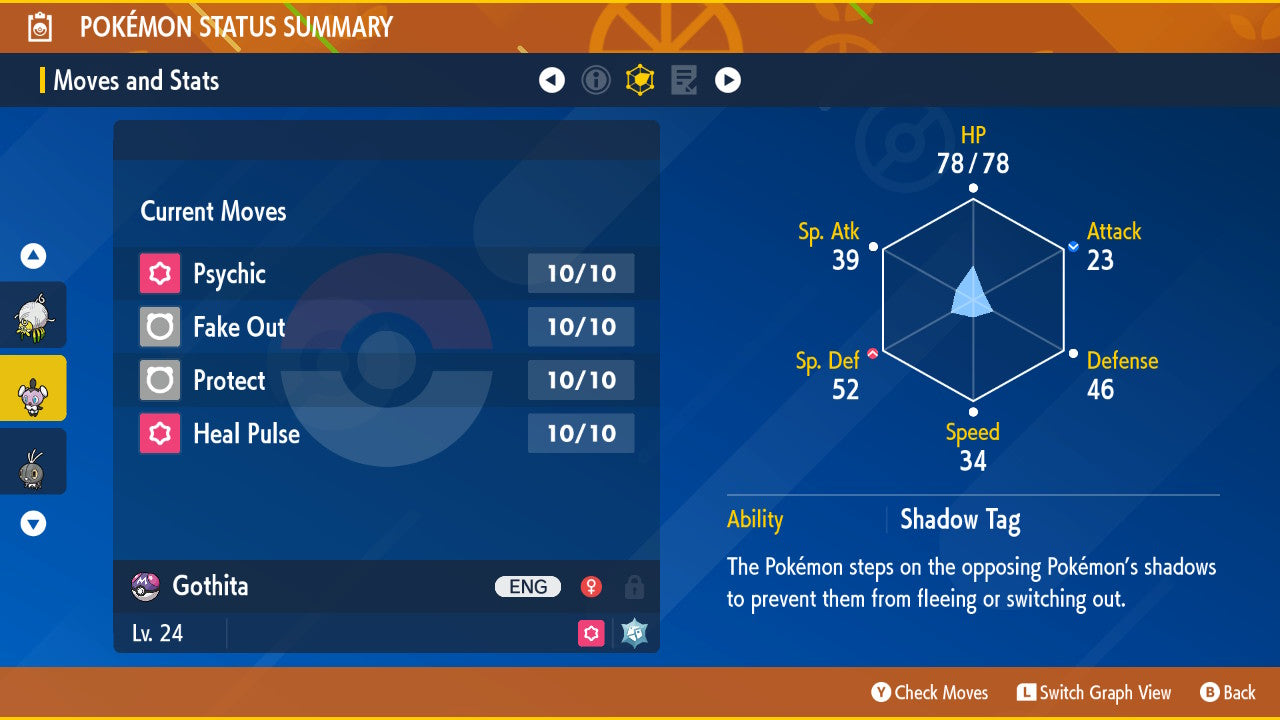The height and width of the screenshot is (720, 1280).
Task: Open the moves and stats hexagon tab
Action: click(x=640, y=80)
